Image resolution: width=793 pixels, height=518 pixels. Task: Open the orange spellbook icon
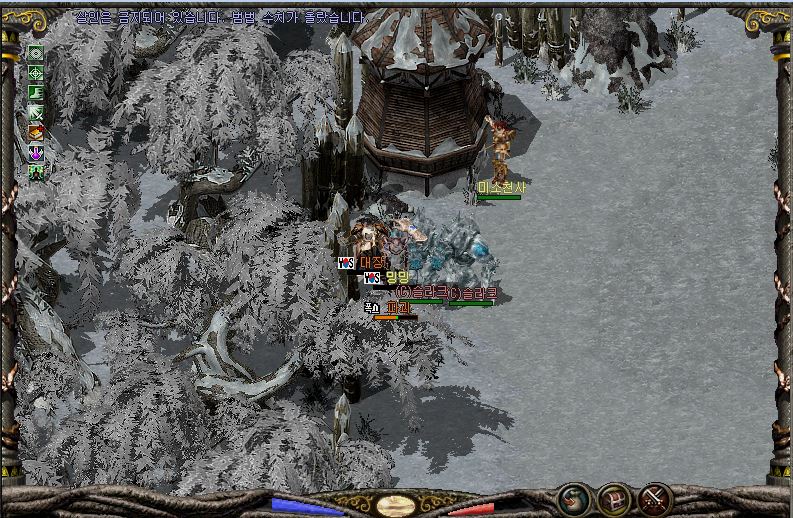(36, 132)
